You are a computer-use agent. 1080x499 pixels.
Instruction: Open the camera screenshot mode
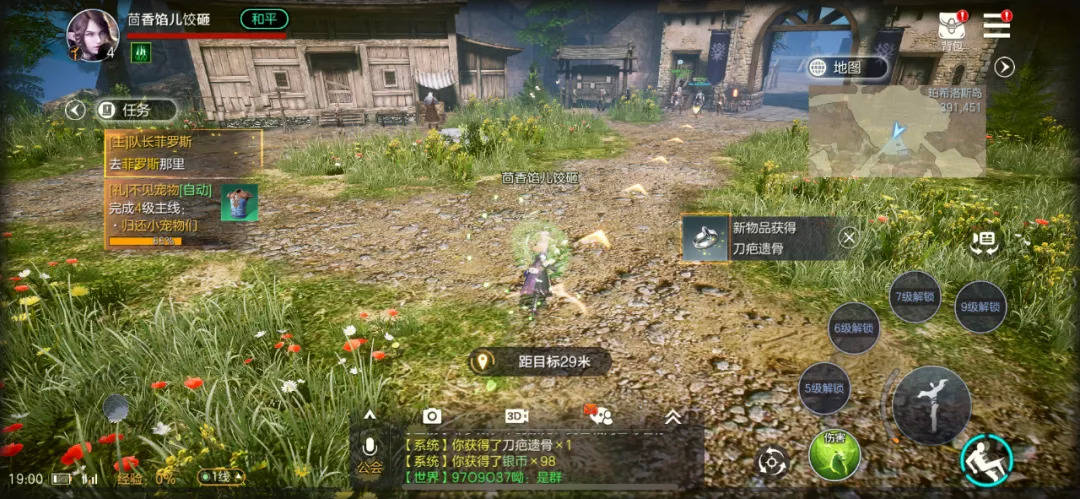pyautogui.click(x=432, y=416)
